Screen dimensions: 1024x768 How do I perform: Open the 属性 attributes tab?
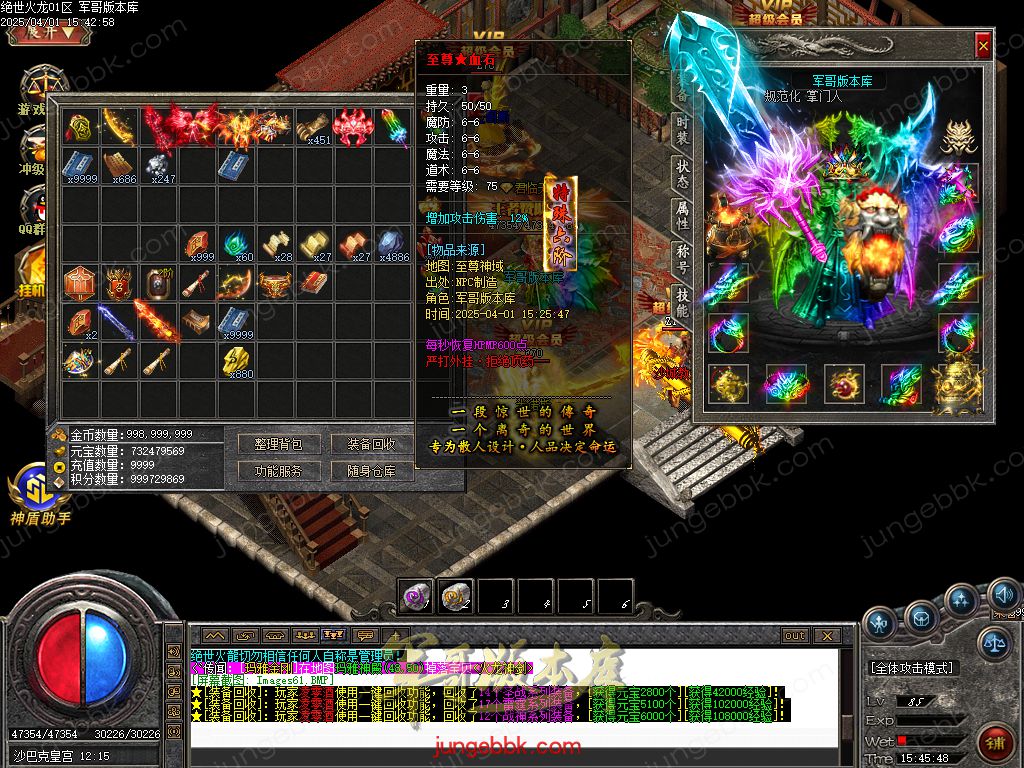(x=681, y=217)
